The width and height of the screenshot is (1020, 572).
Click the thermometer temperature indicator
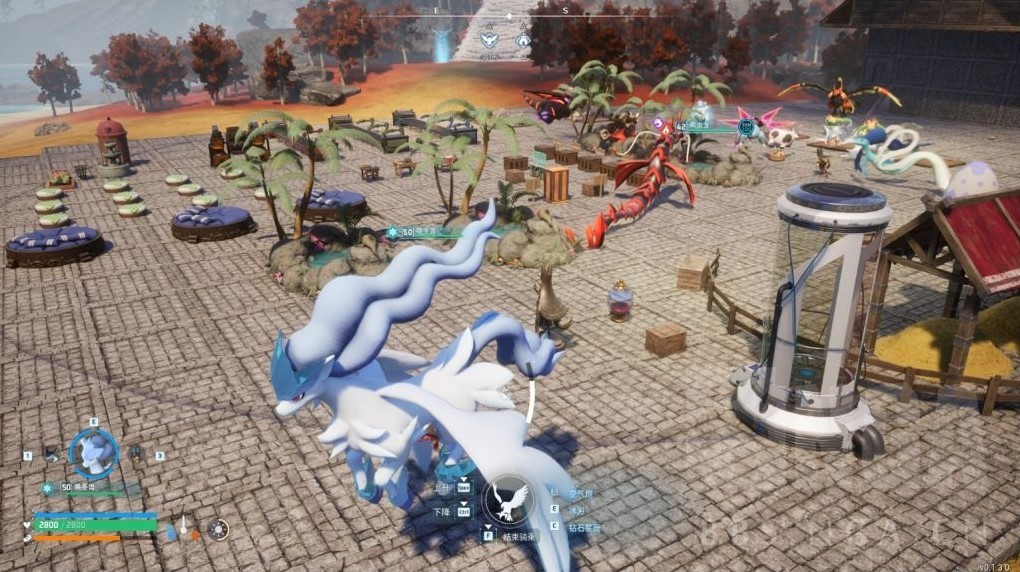point(184,529)
